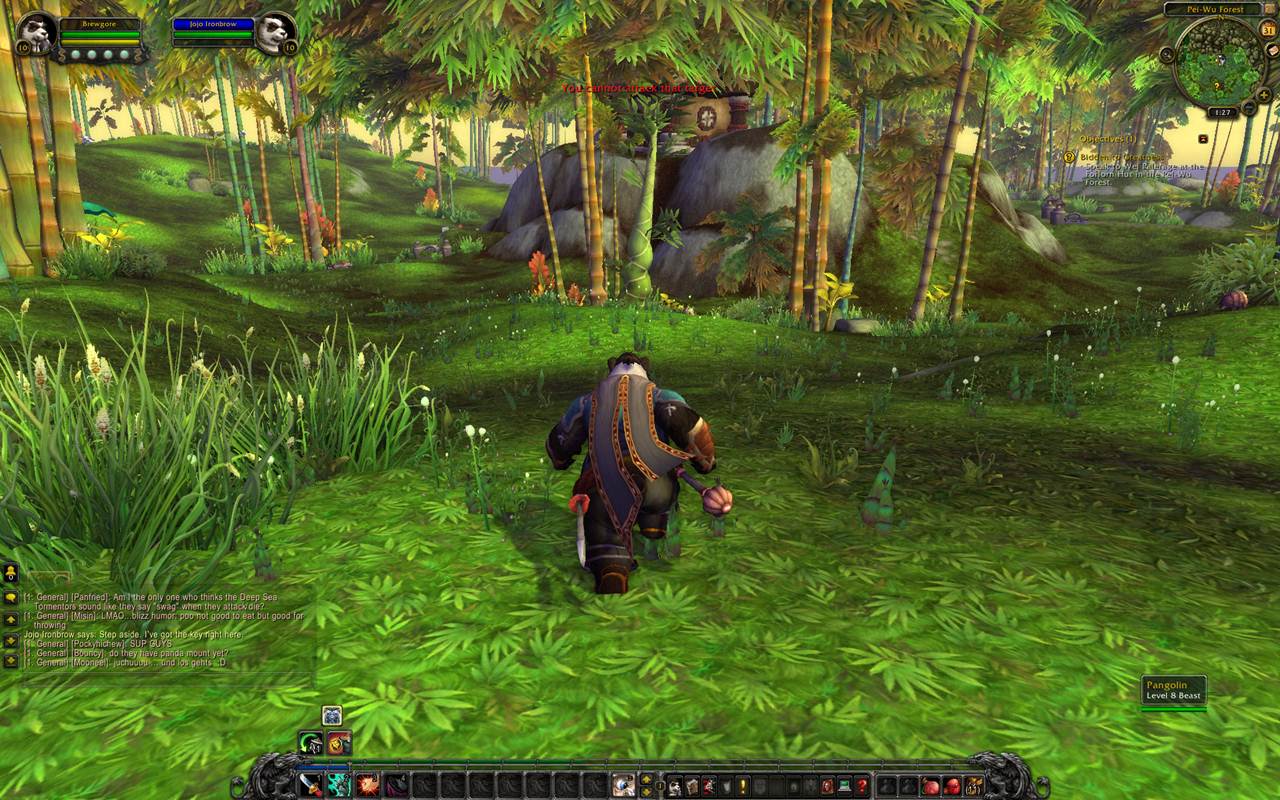This screenshot has width=1280, height=800.
Task: Select the green-swirl stance button above action bar
Action: [x=310, y=743]
